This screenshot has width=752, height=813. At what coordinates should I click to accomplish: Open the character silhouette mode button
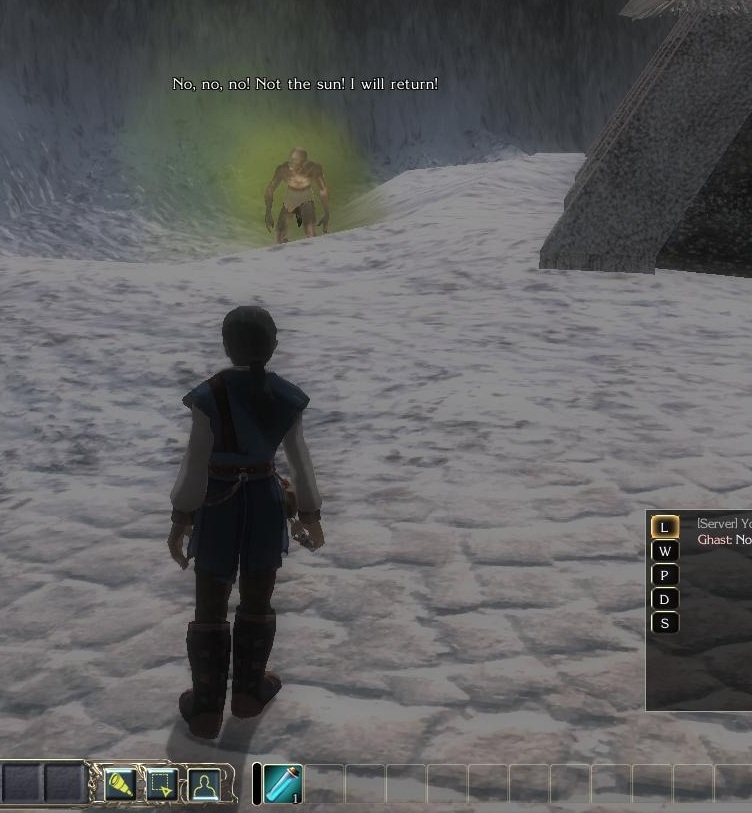tap(204, 784)
